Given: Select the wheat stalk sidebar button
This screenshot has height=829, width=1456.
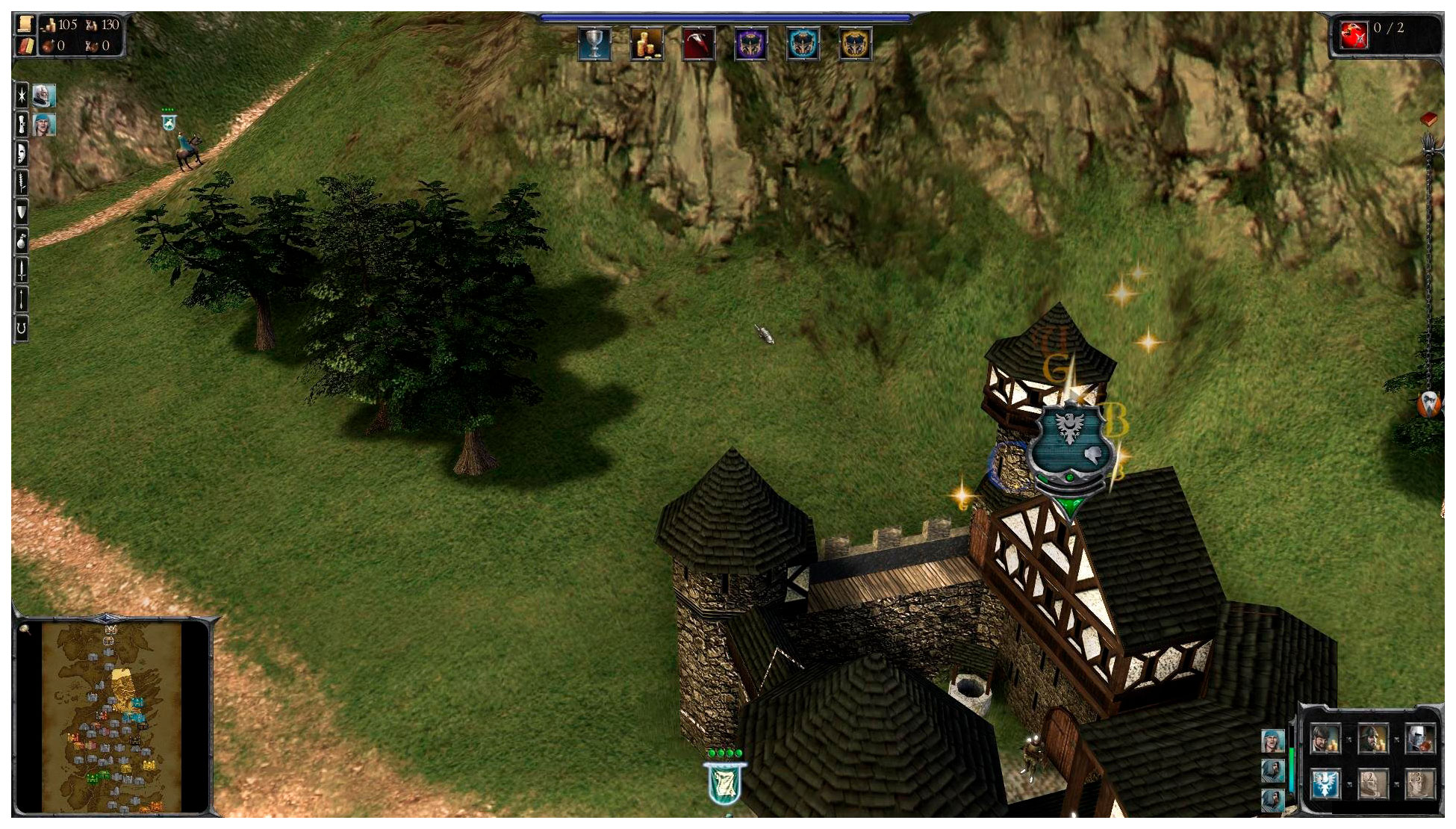Looking at the screenshot, I should pos(22,182).
